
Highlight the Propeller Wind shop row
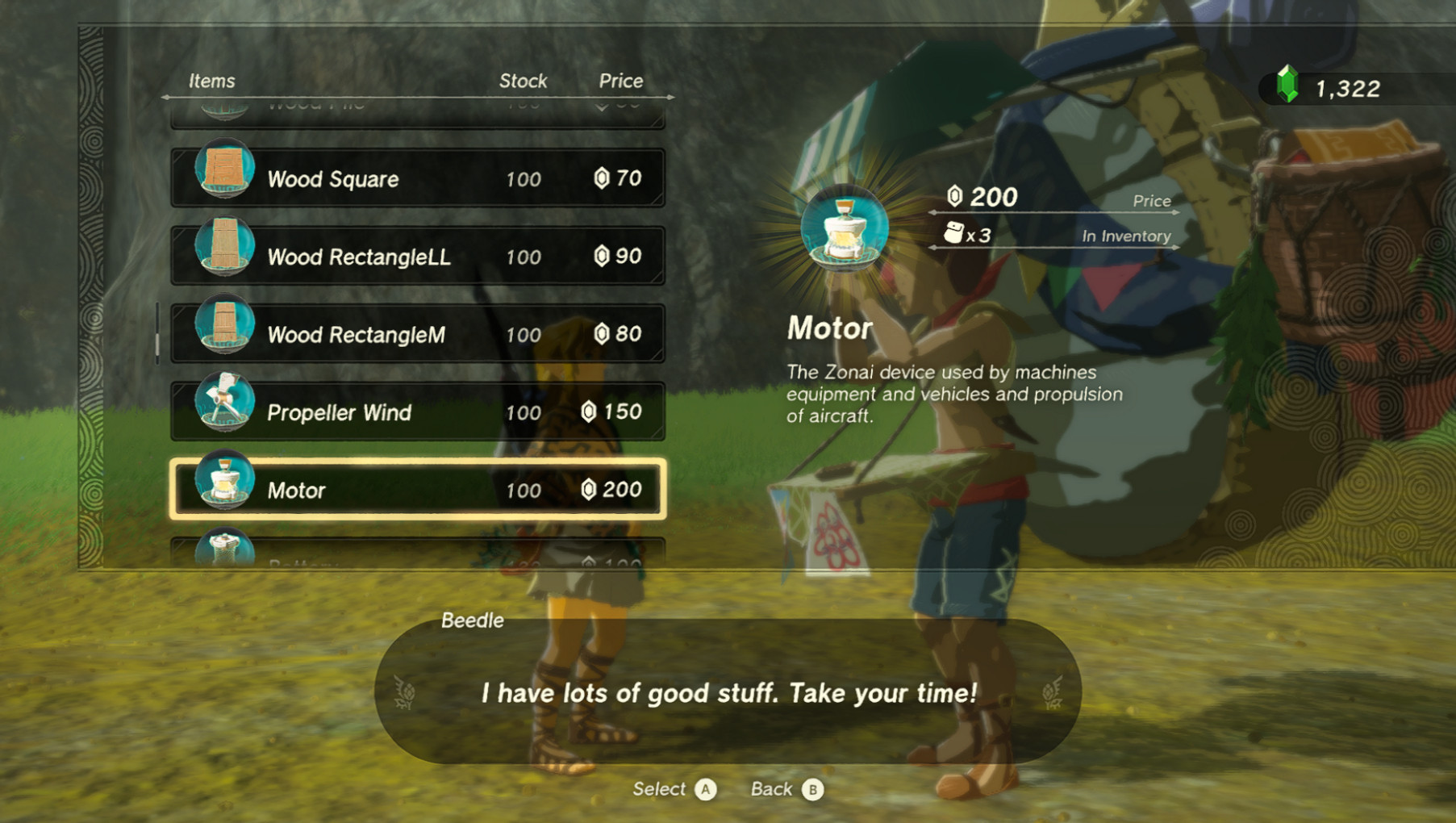(417, 412)
